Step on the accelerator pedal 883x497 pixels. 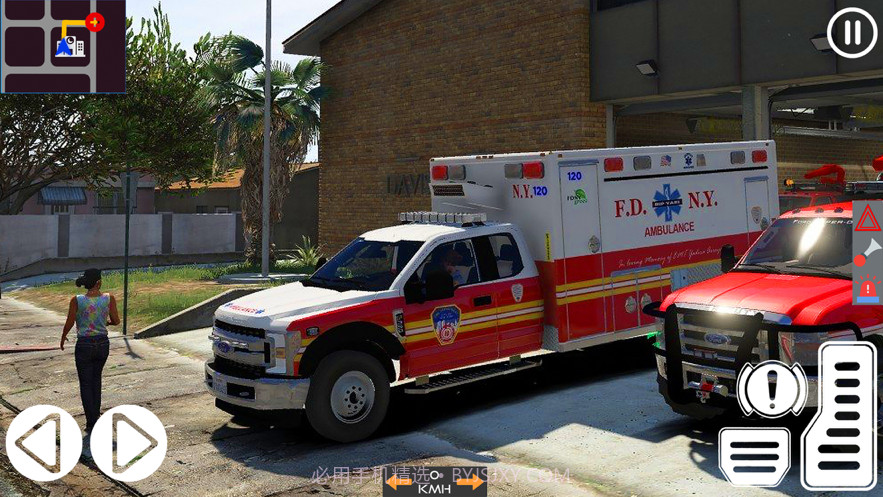click(839, 415)
